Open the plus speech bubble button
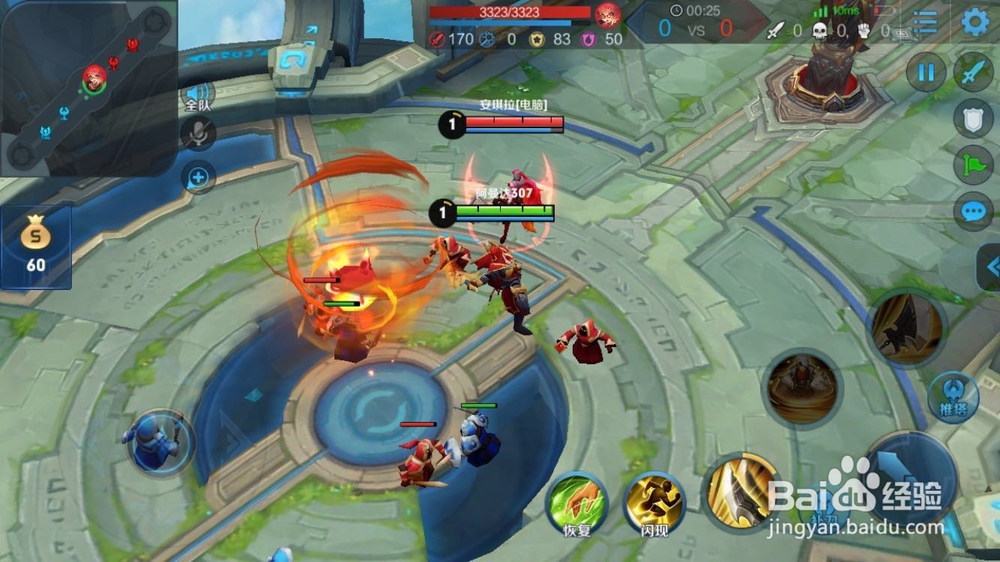Viewport: 1000px width, 562px height. point(198,179)
